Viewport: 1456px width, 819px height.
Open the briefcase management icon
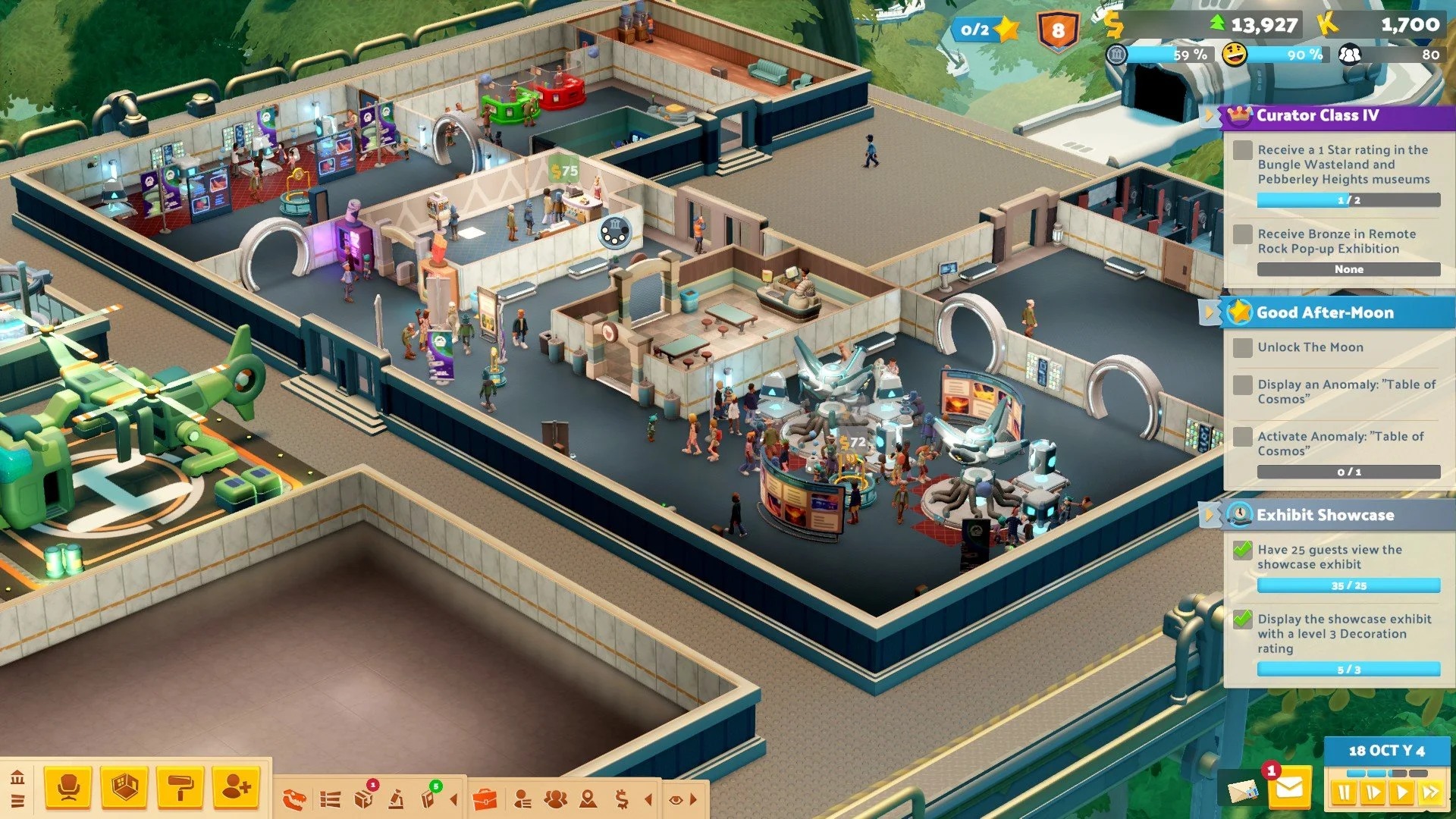pos(485,799)
